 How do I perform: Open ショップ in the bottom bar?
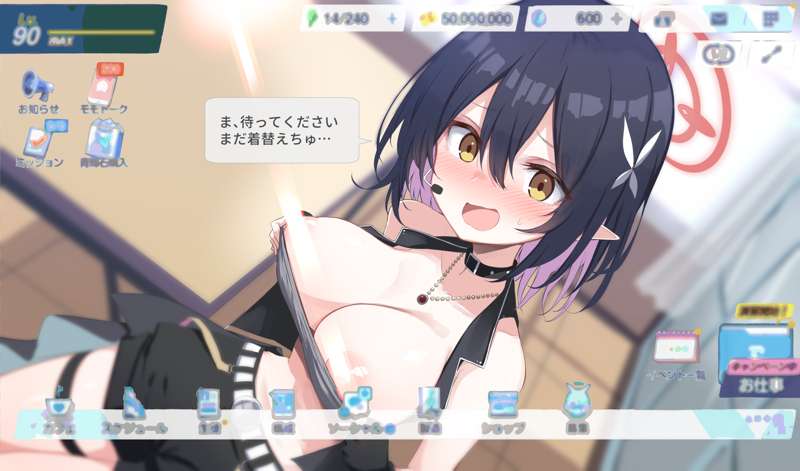pos(502,408)
